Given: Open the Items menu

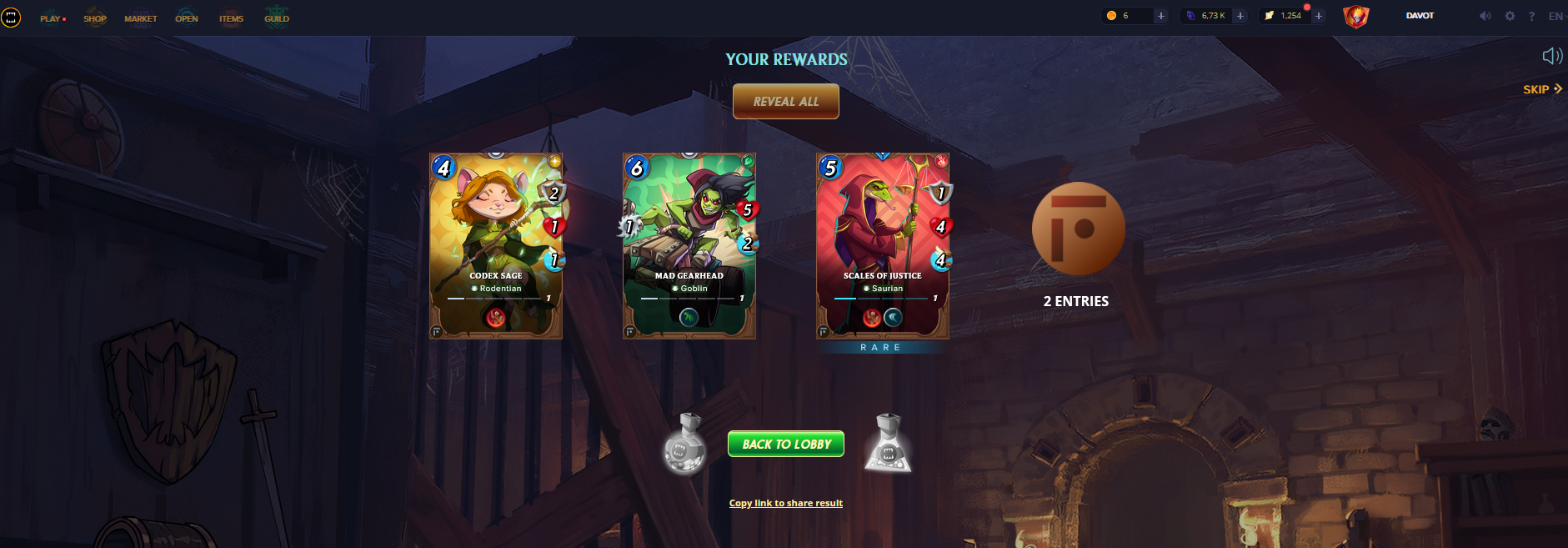Looking at the screenshot, I should pos(231,18).
